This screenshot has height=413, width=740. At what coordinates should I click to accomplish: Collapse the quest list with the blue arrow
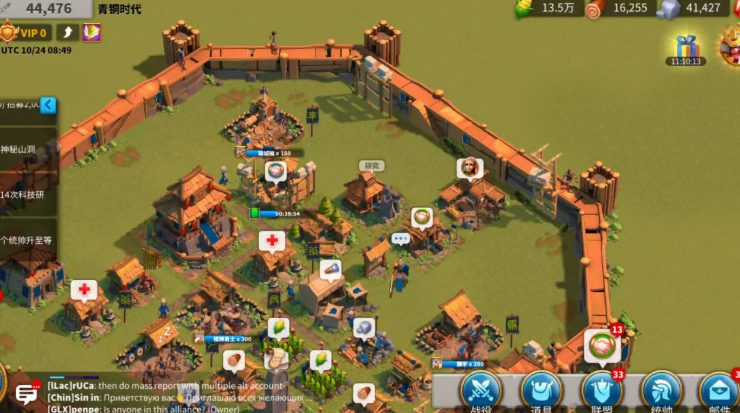[x=48, y=105]
